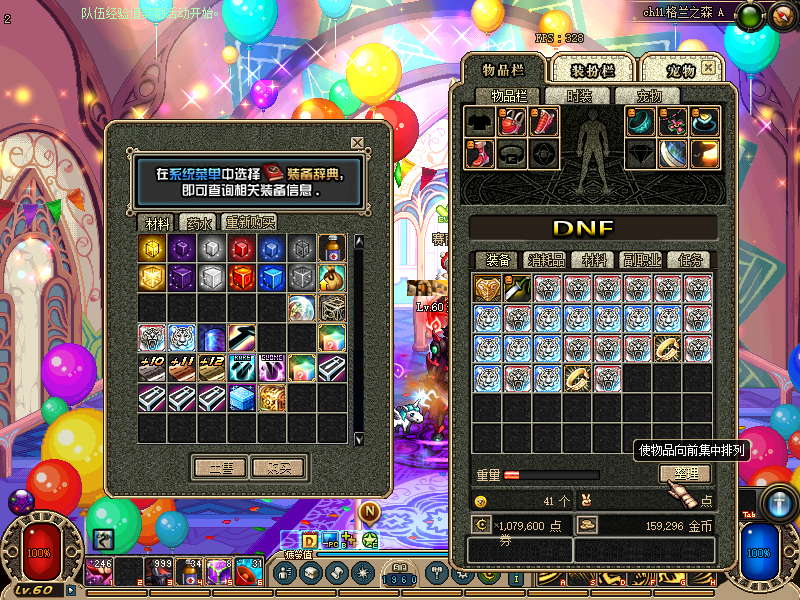Viewport: 800px width, 600px height.
Task: Close the shop window
Action: (357, 142)
